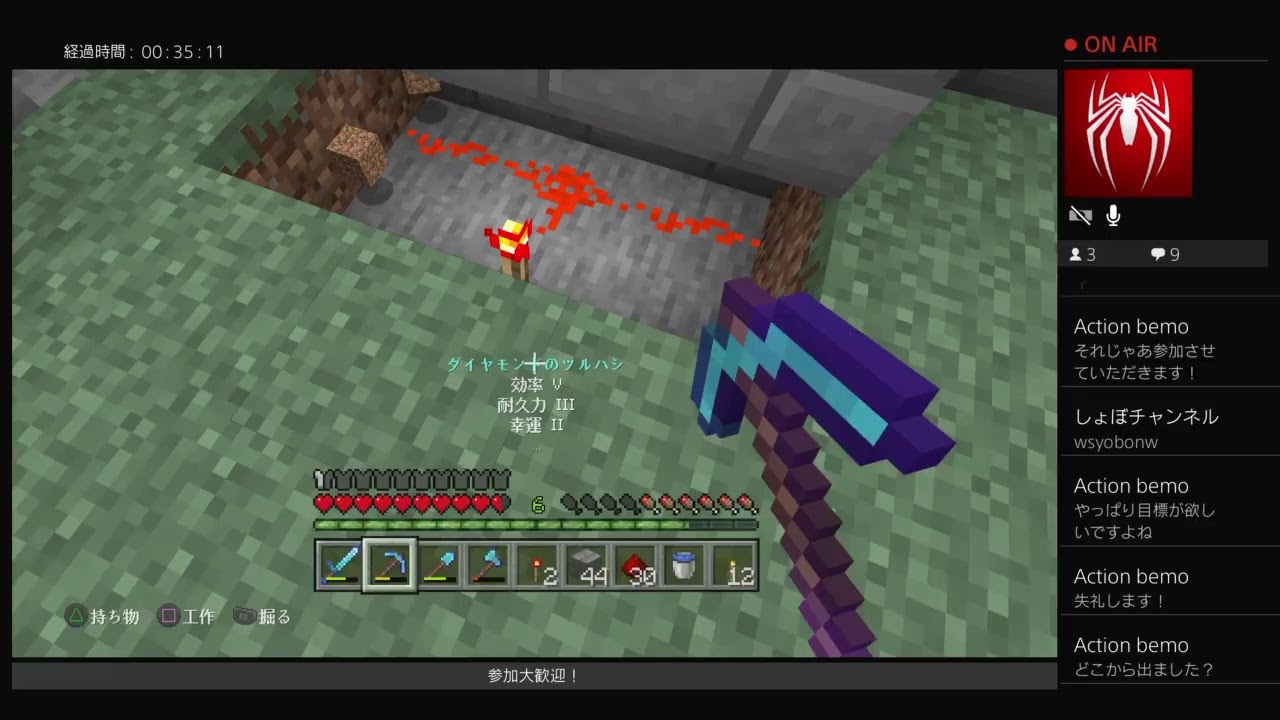The width and height of the screenshot is (1280, 720).
Task: Select the diamond sword in the hotbar
Action: (x=338, y=566)
